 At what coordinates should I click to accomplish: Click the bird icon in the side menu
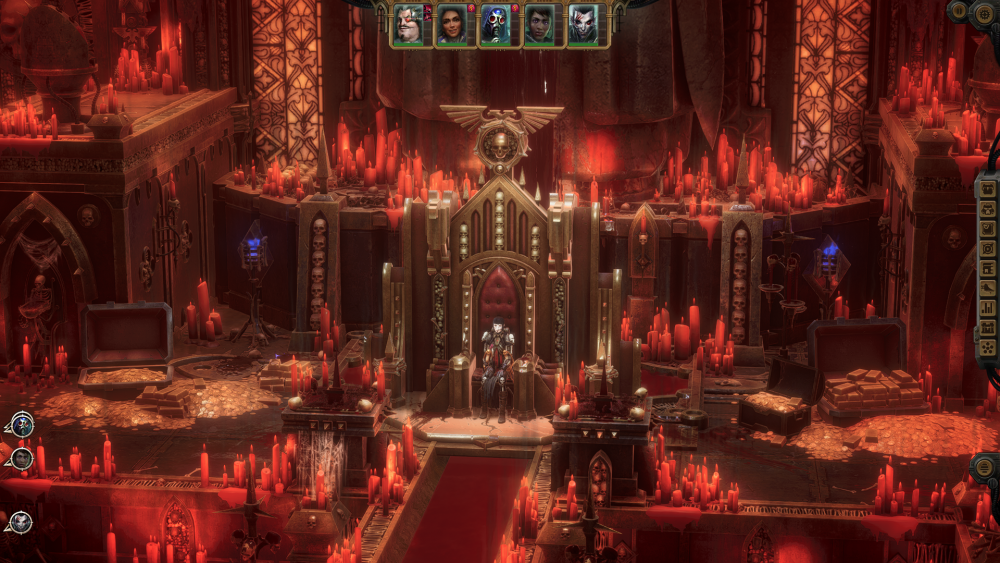[x=988, y=288]
